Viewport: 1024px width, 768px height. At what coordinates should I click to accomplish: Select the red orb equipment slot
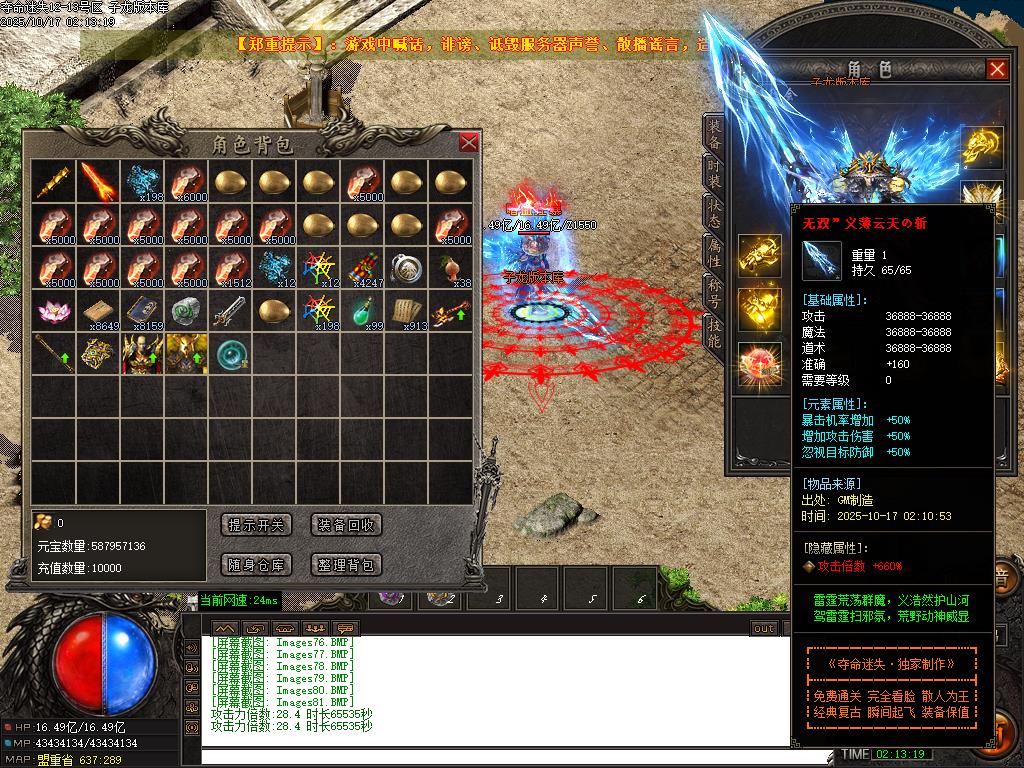point(760,363)
